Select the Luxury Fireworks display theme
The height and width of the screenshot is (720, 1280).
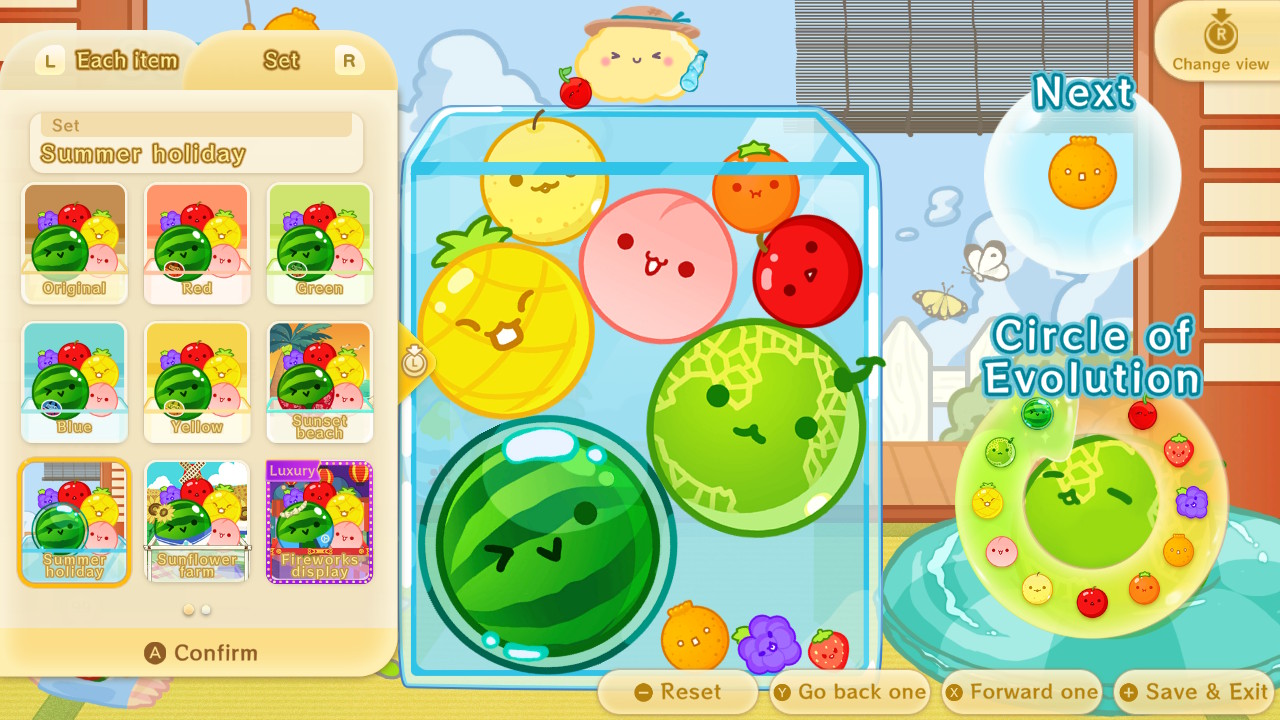[x=319, y=521]
